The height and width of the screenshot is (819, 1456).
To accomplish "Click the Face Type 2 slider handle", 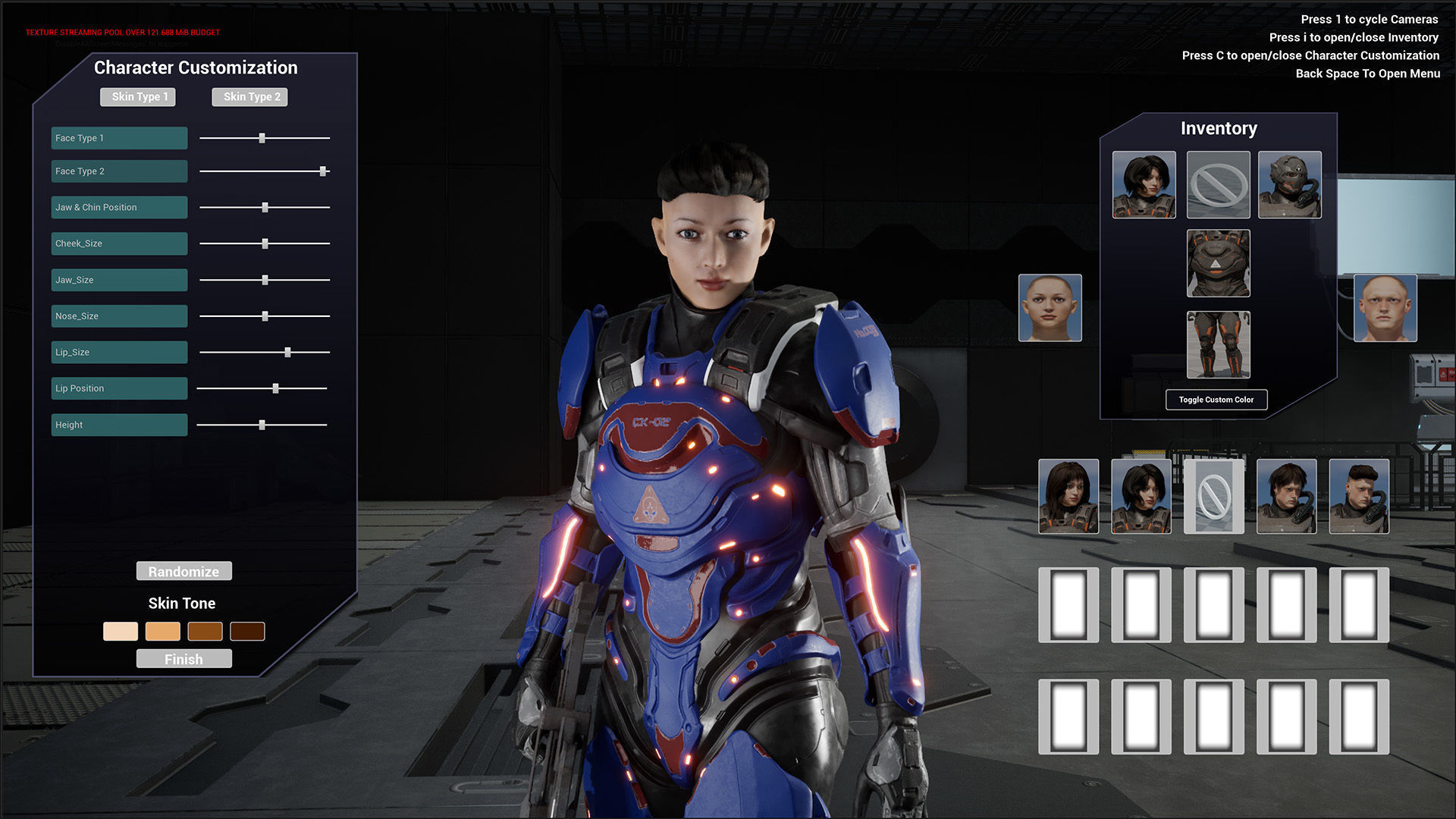I will (323, 171).
